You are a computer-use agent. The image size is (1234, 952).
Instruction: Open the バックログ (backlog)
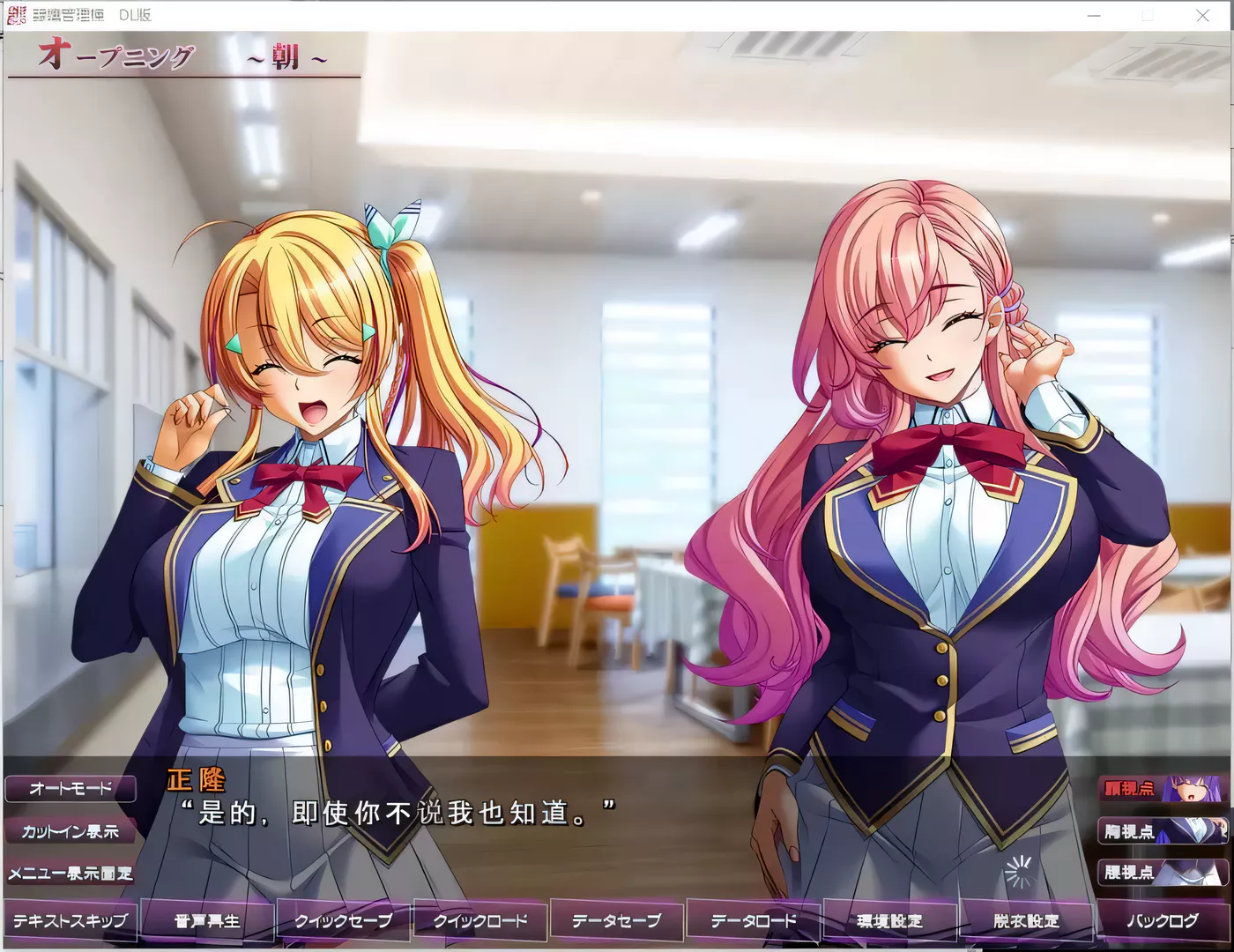click(x=1163, y=919)
